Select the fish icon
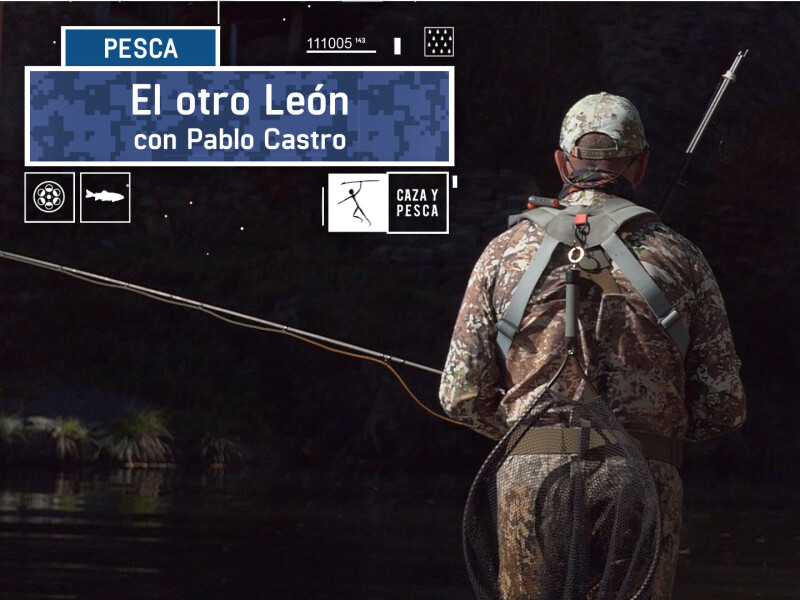800x600 pixels. pyautogui.click(x=105, y=197)
